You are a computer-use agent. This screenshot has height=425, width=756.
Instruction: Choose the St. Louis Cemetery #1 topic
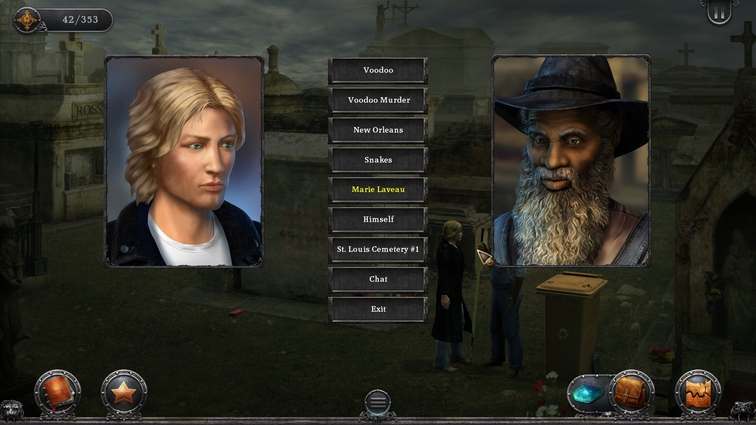tap(378, 249)
